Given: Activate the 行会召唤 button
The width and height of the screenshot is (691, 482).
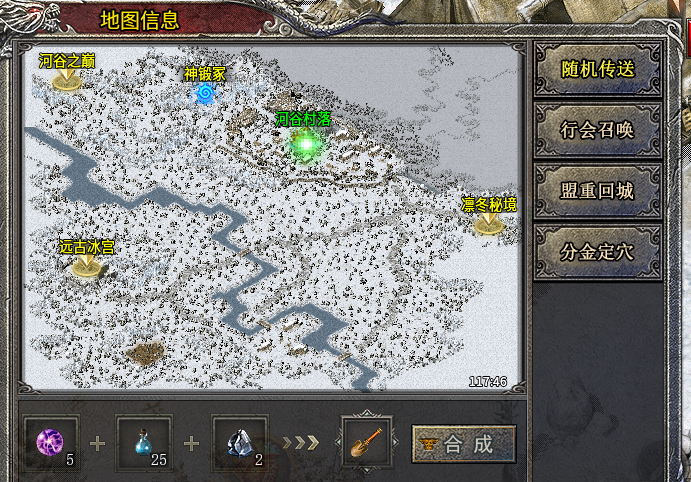Looking at the screenshot, I should (x=597, y=129).
